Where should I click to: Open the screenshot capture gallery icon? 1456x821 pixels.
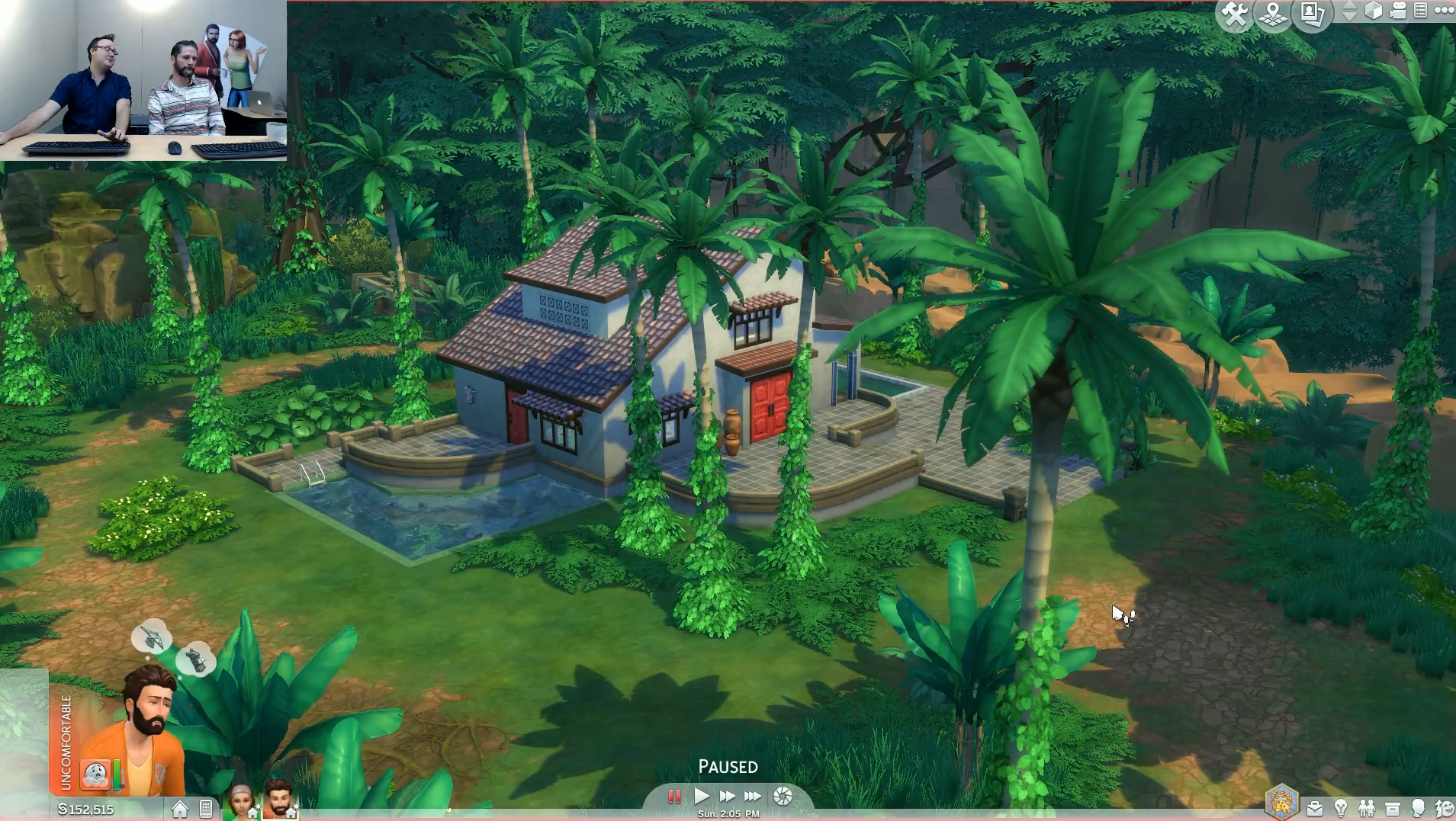point(1313,14)
